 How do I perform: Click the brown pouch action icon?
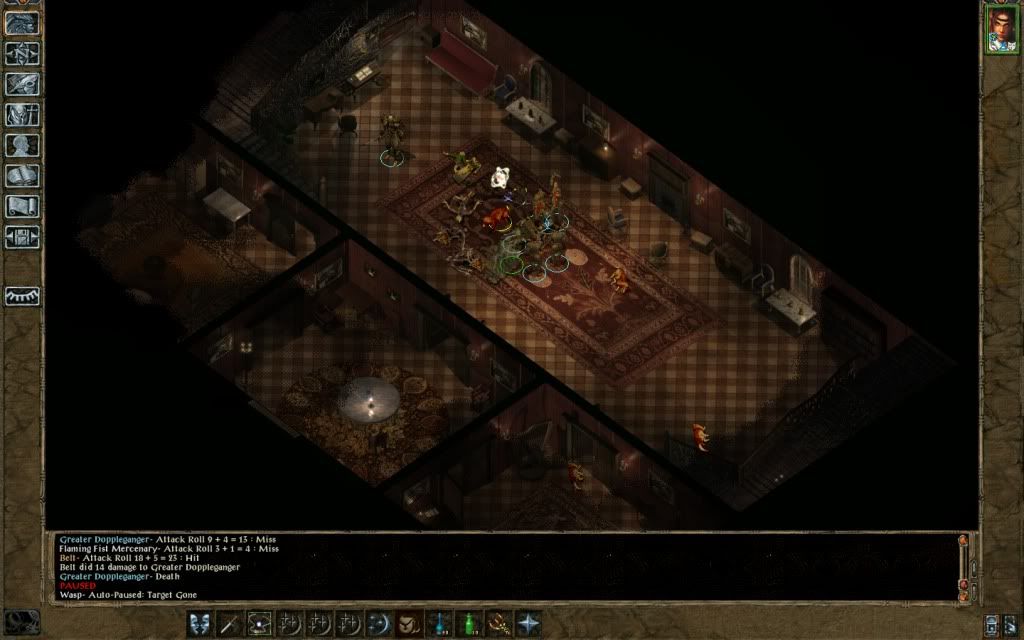(408, 622)
